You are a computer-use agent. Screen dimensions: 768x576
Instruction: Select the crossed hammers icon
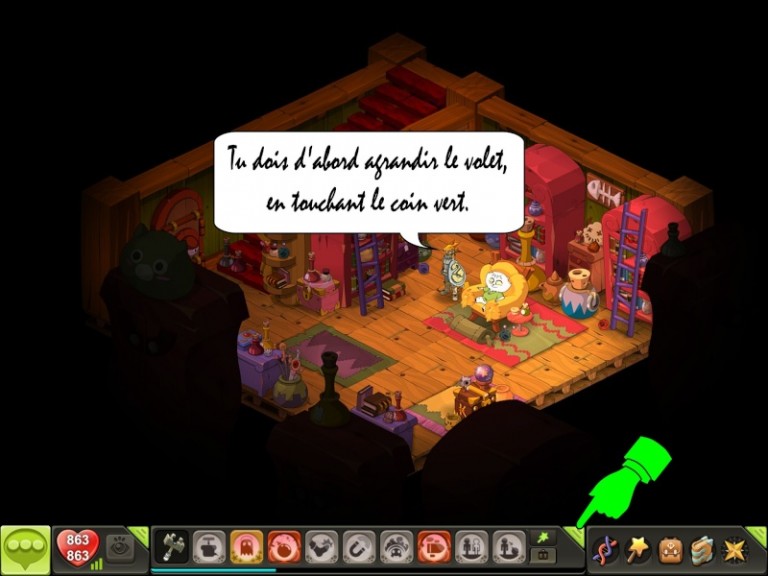(x=171, y=547)
